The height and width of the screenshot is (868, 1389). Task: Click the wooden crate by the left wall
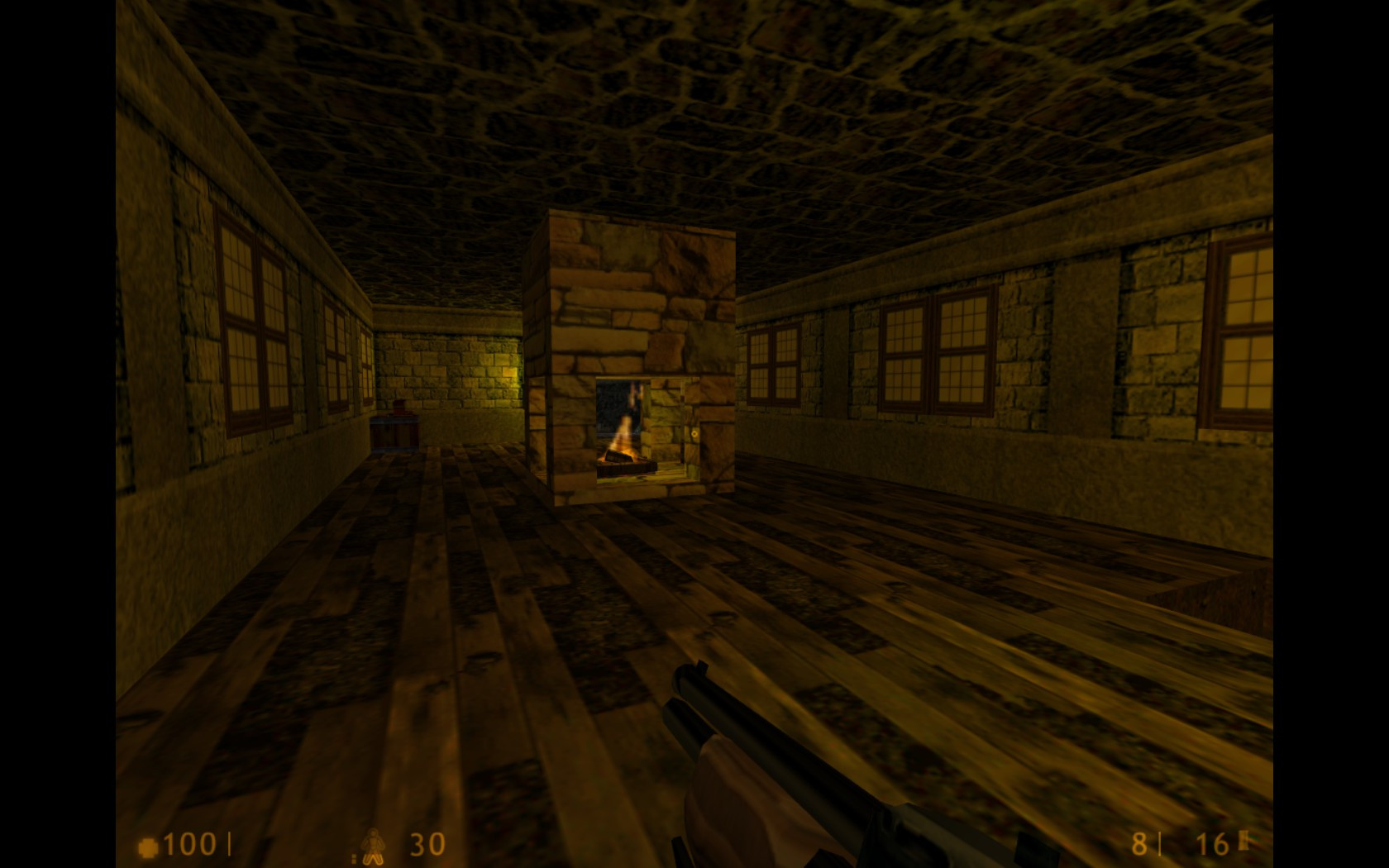[x=395, y=434]
